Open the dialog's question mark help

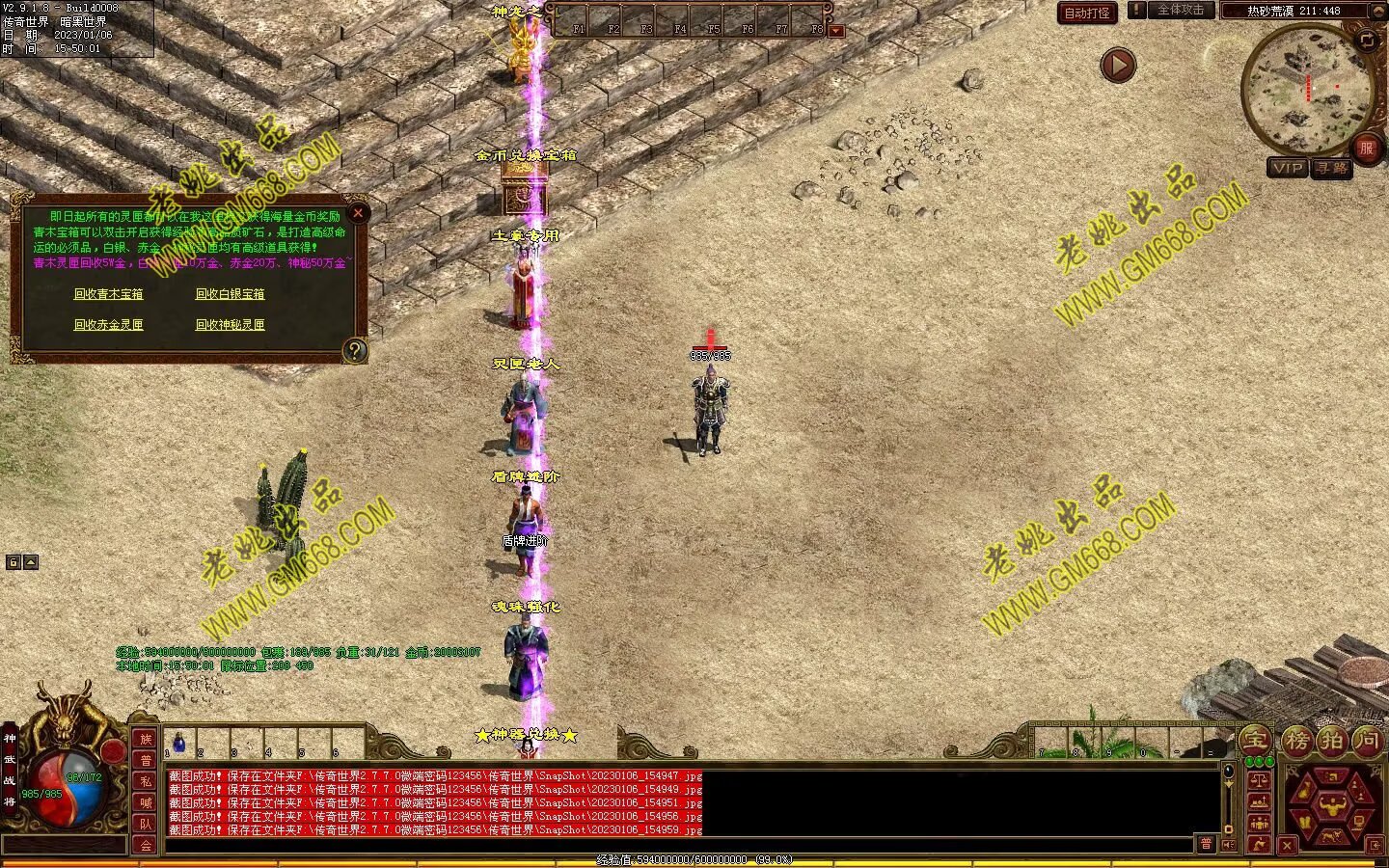point(355,350)
